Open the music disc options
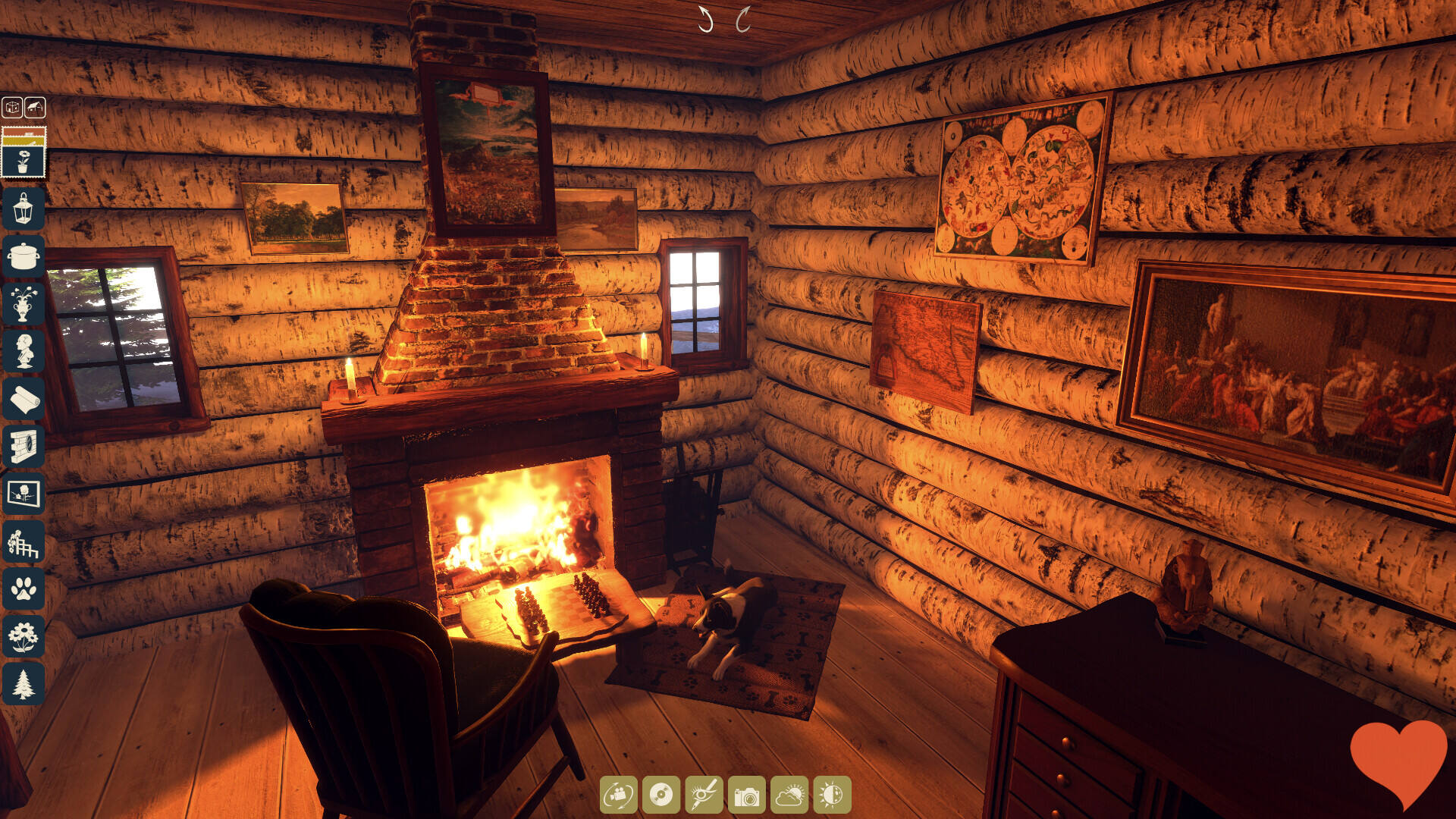This screenshot has height=819, width=1456. point(661,795)
